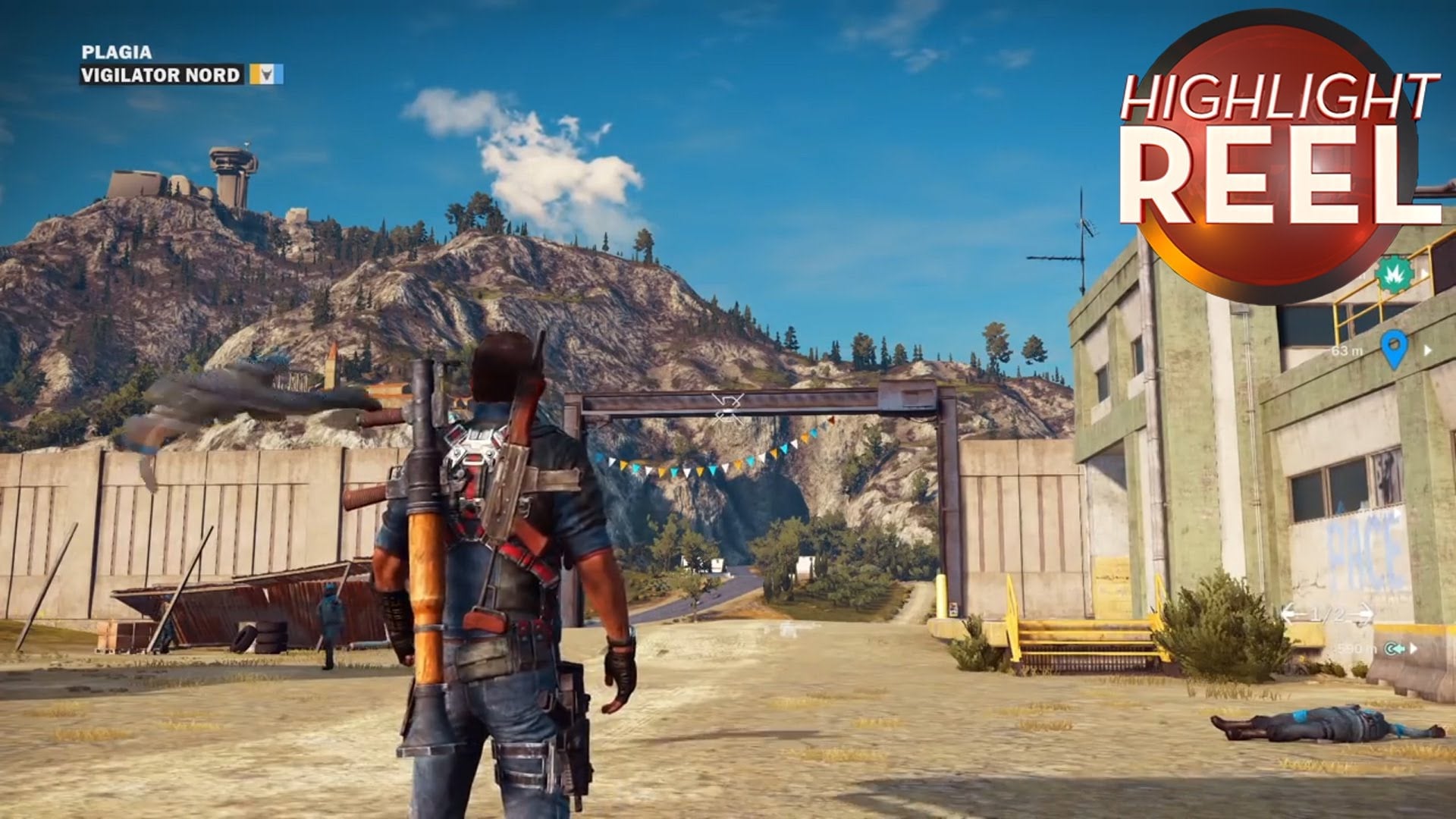Click the Vigilator Nord location label
1456x819 pixels.
tap(161, 74)
